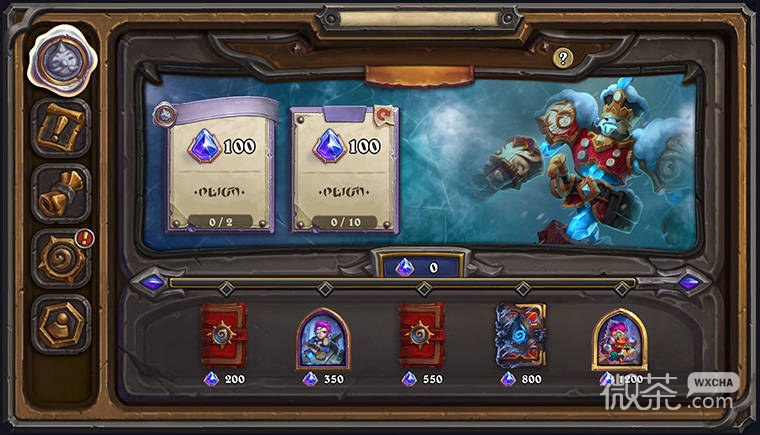Open the swirl tab with the red alert

[60, 259]
